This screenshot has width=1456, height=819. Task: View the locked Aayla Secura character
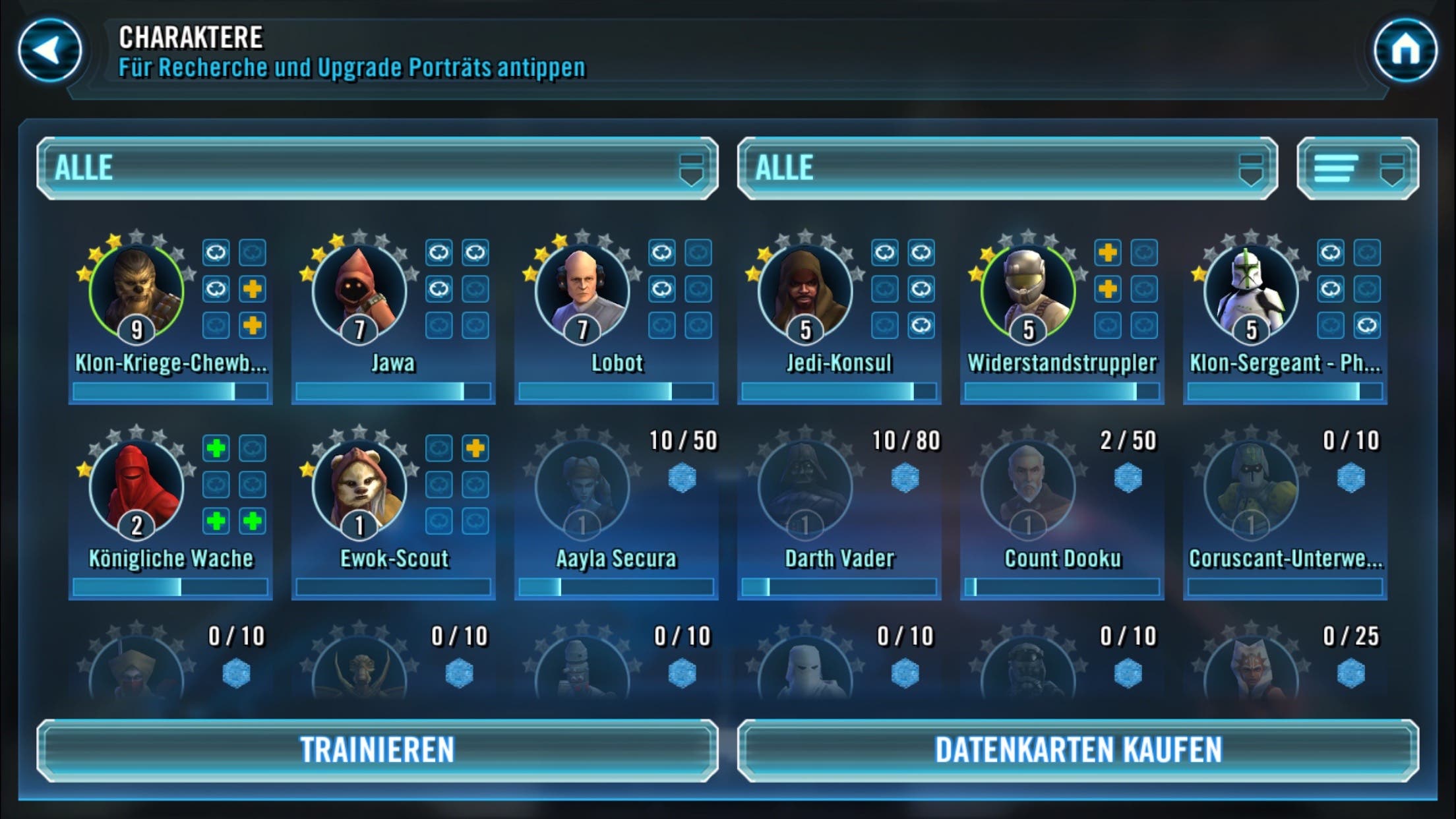582,488
